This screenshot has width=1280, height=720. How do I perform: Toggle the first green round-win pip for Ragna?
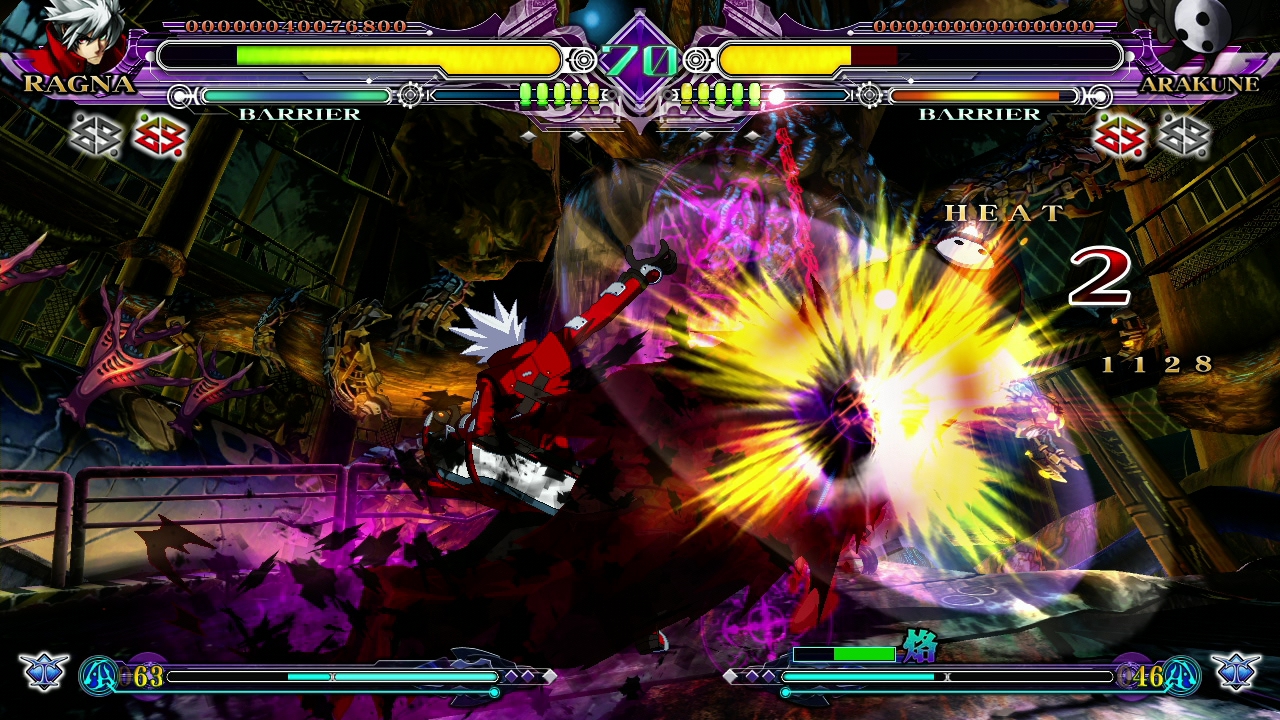(x=527, y=93)
